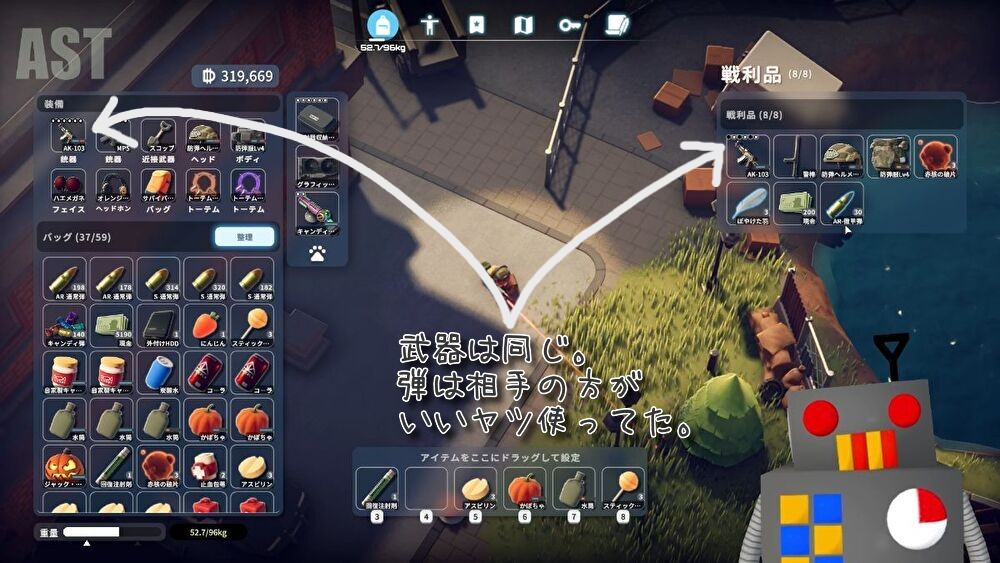Open the notebook and quill tab
Screen dimensions: 1000x563
coord(617,25)
